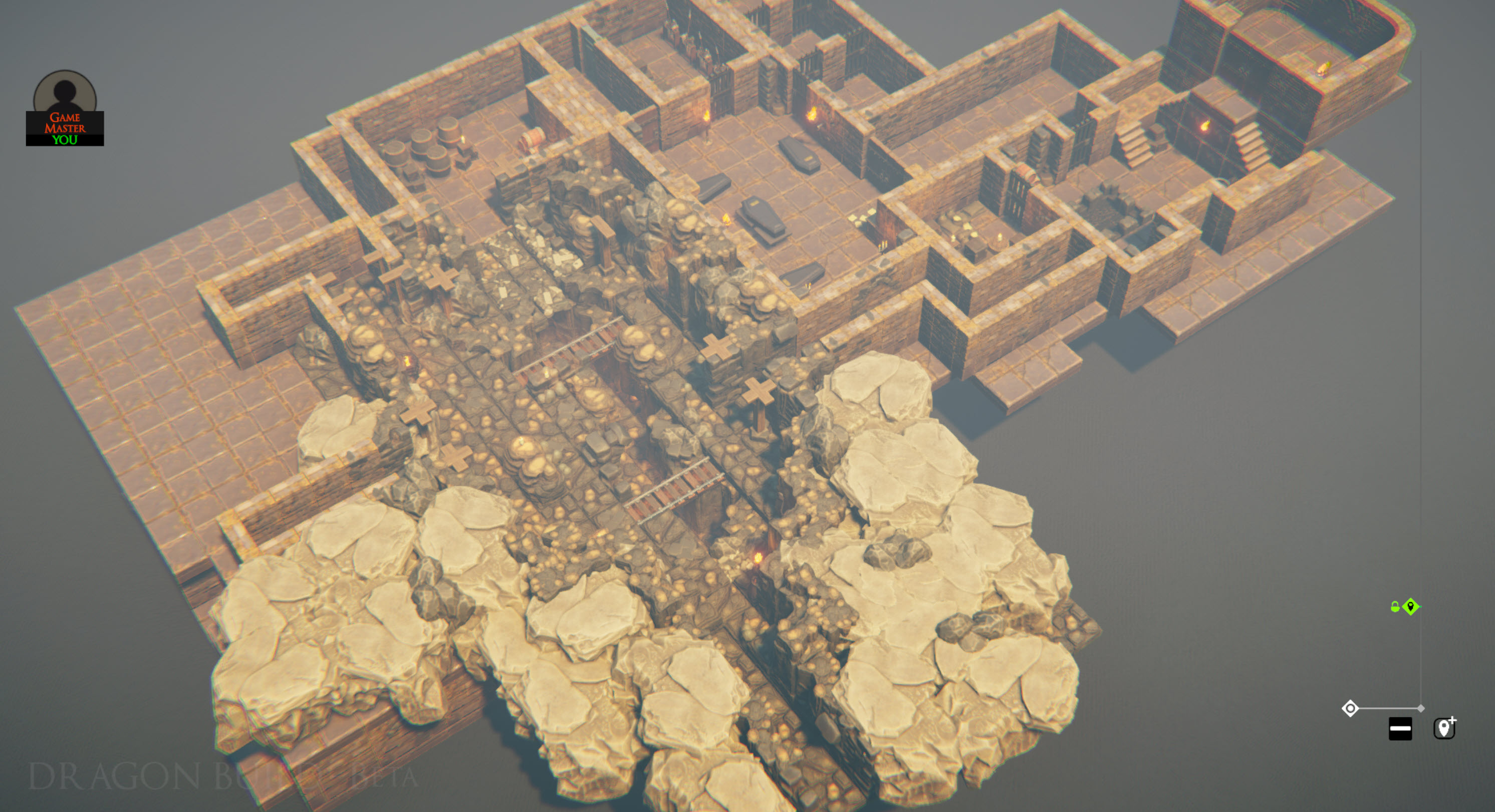Expand the Game Master YOU nameplate
The height and width of the screenshot is (812, 1495).
(x=66, y=129)
